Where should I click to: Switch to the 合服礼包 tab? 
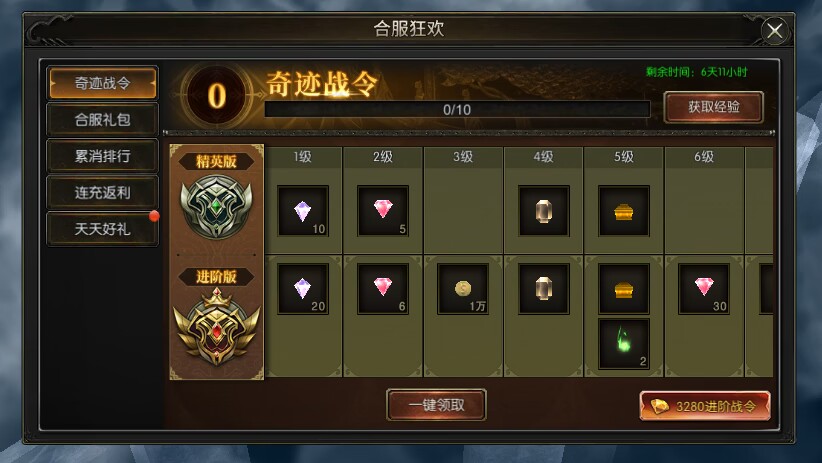pos(102,120)
